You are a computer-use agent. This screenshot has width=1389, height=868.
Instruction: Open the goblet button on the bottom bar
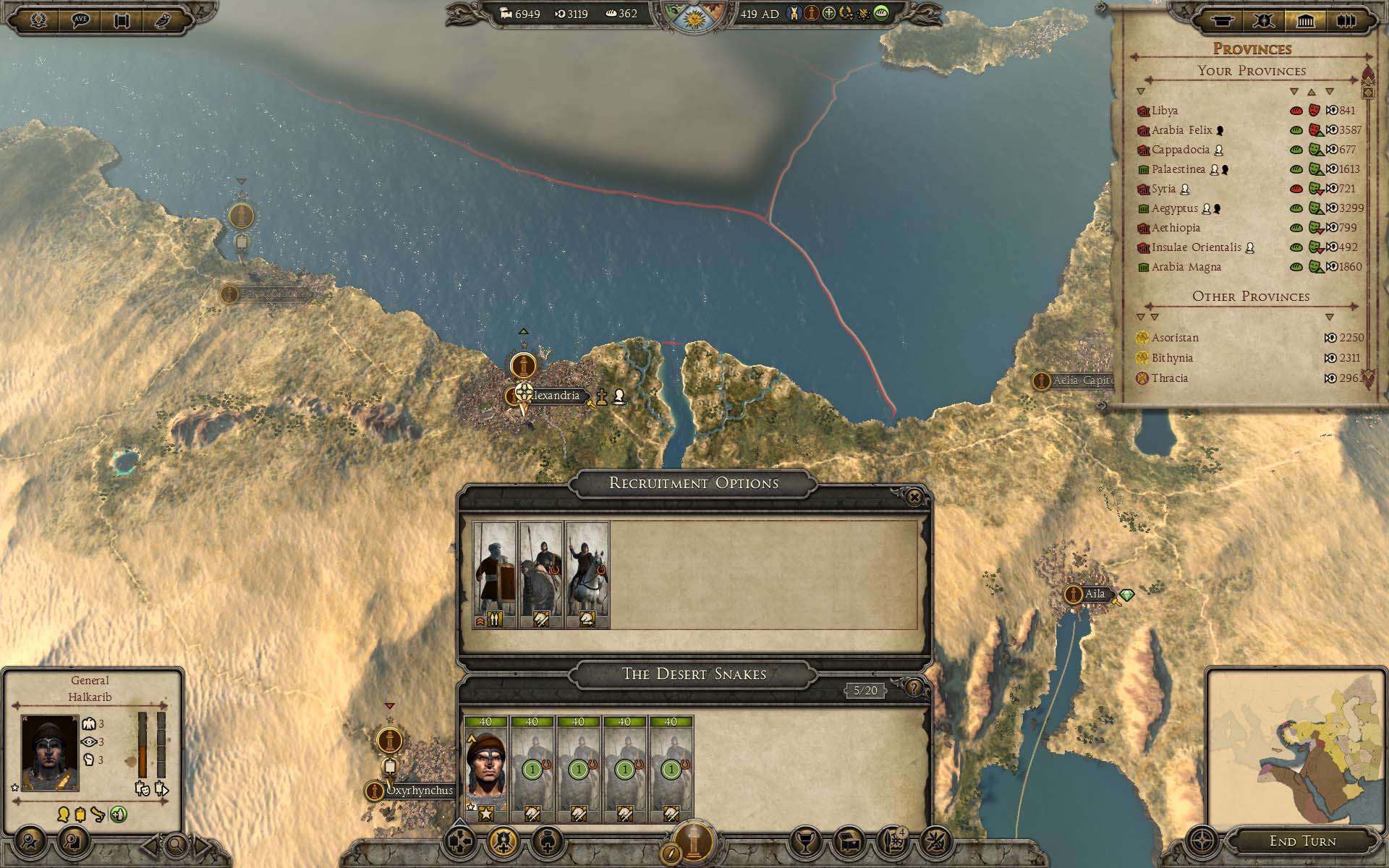[804, 841]
